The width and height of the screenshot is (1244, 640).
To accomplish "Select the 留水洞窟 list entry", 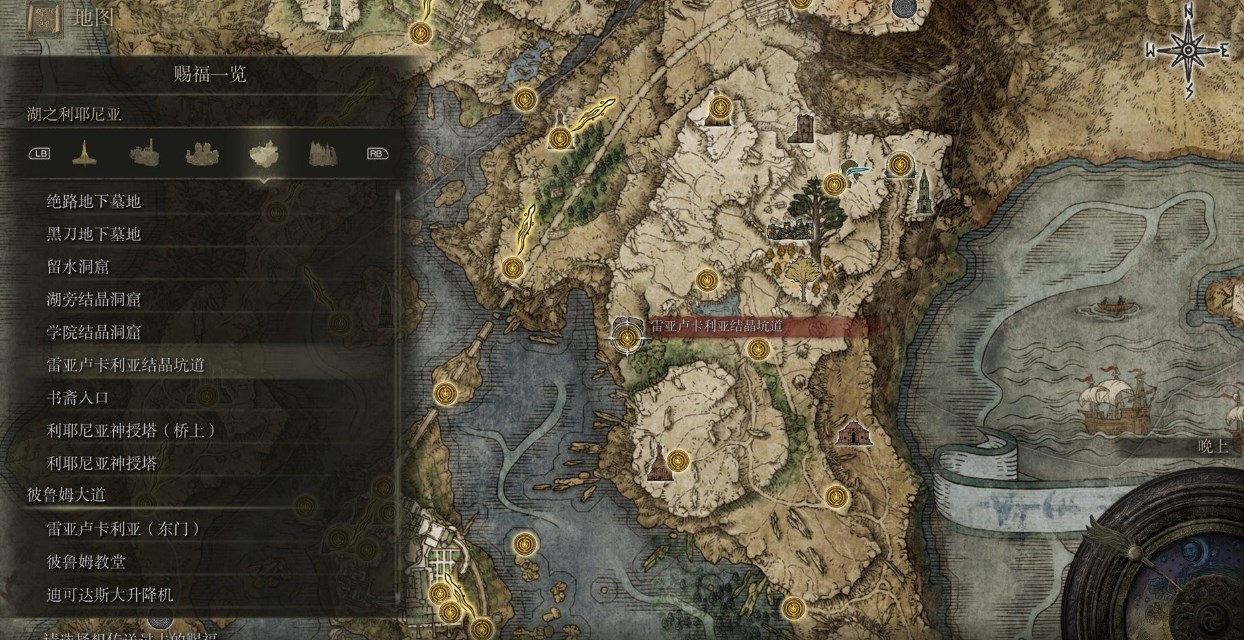I will (78, 267).
